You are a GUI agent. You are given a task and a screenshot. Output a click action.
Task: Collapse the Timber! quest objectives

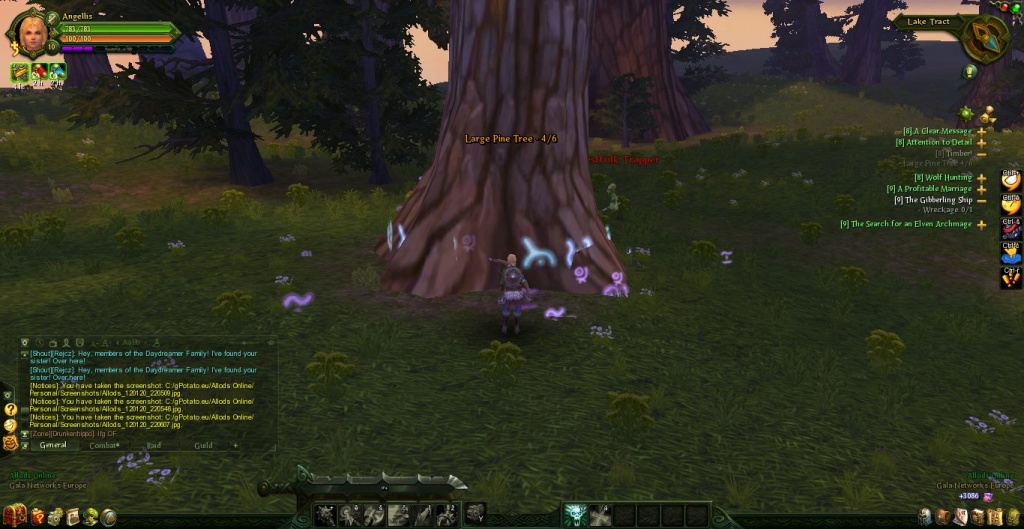982,154
